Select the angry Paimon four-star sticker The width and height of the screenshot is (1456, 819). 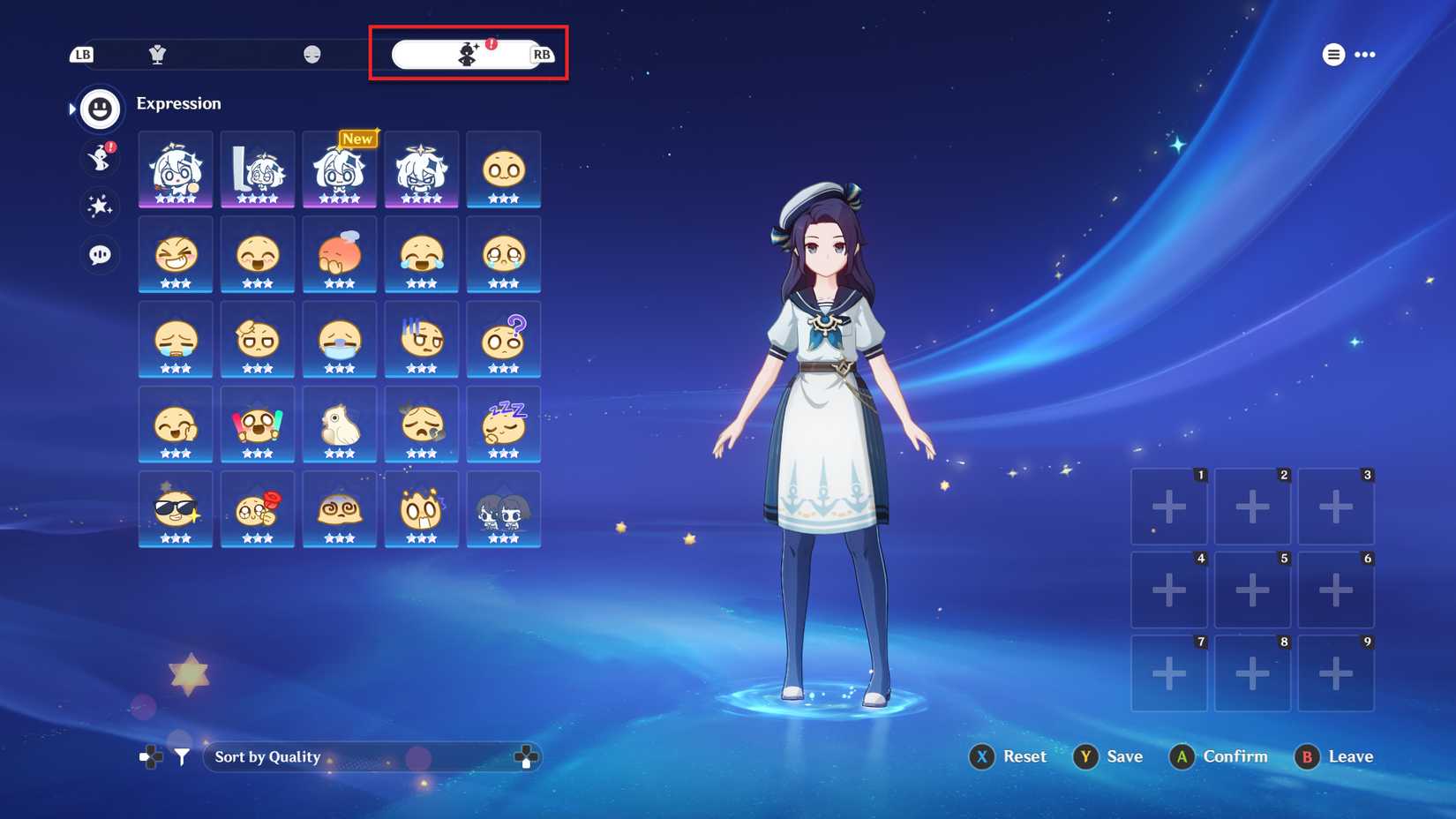[421, 170]
